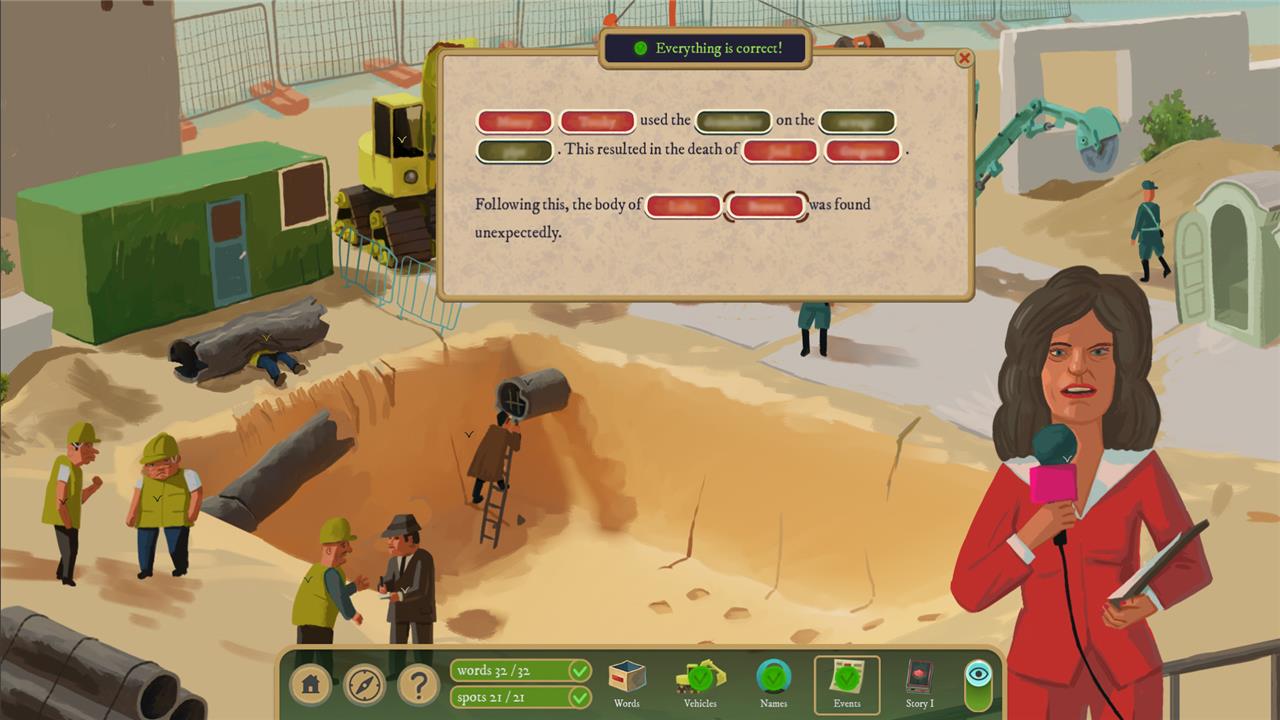Open the compass navigation button
The width and height of the screenshot is (1280, 720).
click(x=365, y=685)
